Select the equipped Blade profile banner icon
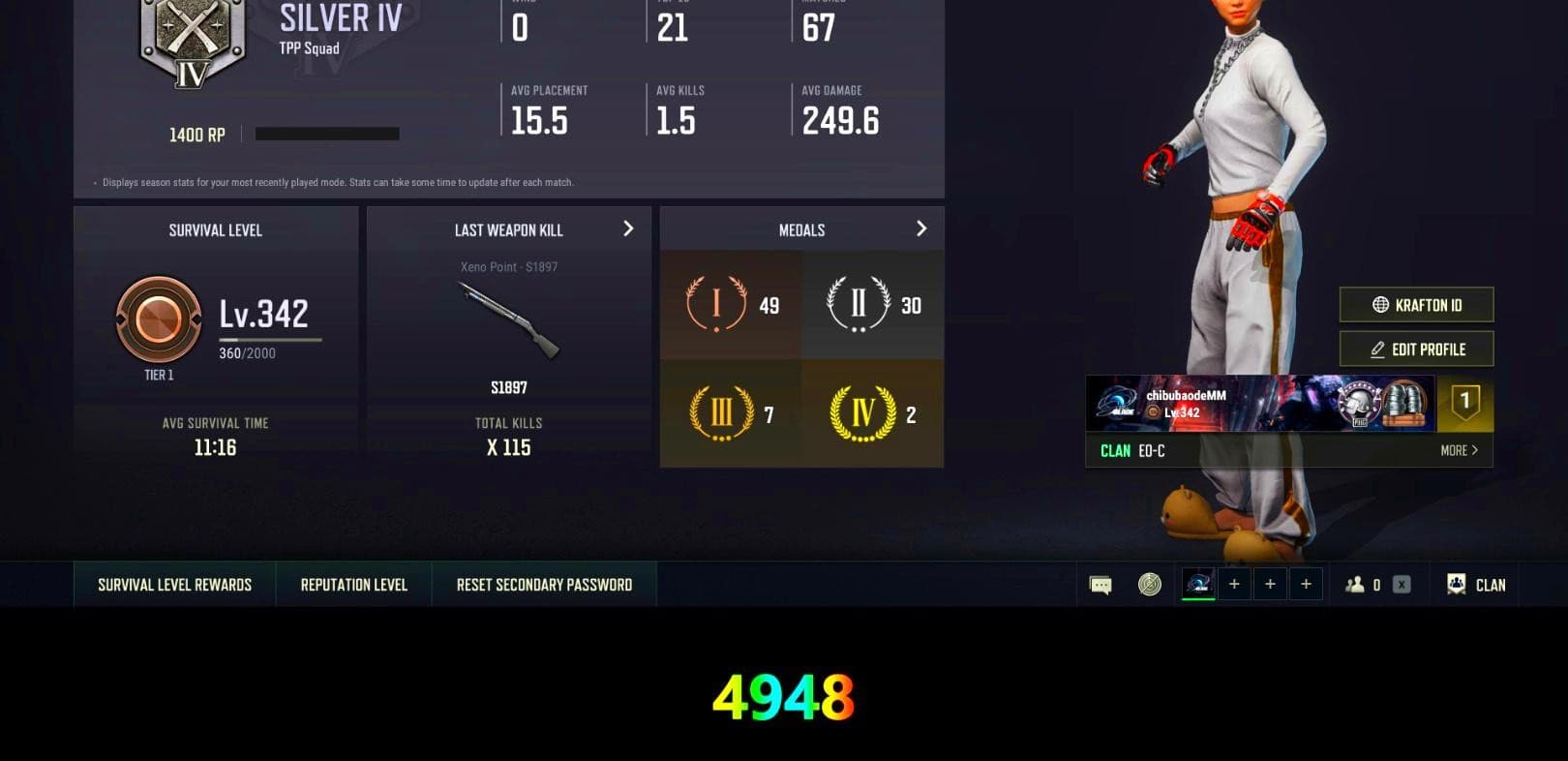Viewport: 1568px width, 761px height. coord(1197,584)
